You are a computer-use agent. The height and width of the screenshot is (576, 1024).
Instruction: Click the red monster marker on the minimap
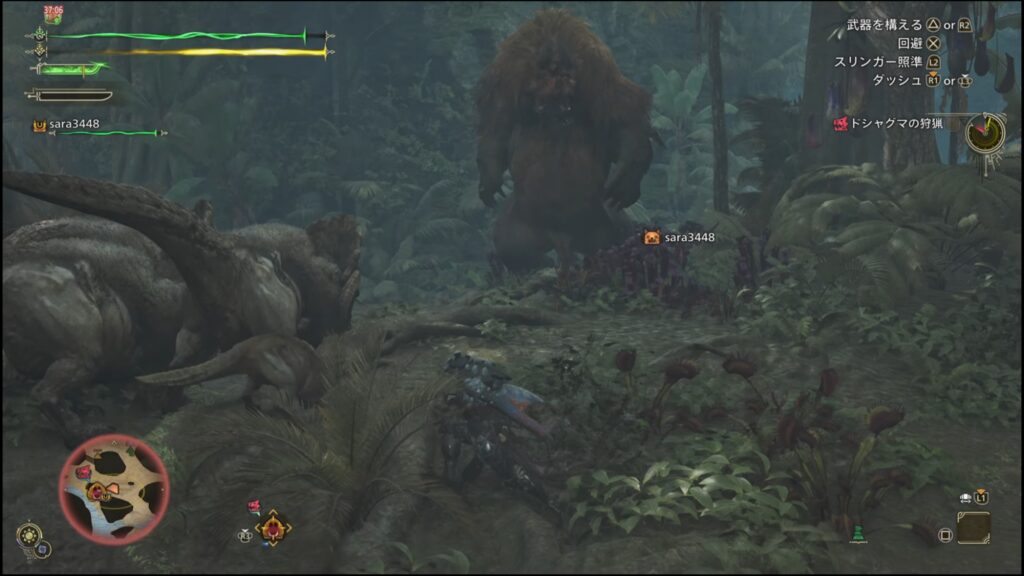(84, 471)
